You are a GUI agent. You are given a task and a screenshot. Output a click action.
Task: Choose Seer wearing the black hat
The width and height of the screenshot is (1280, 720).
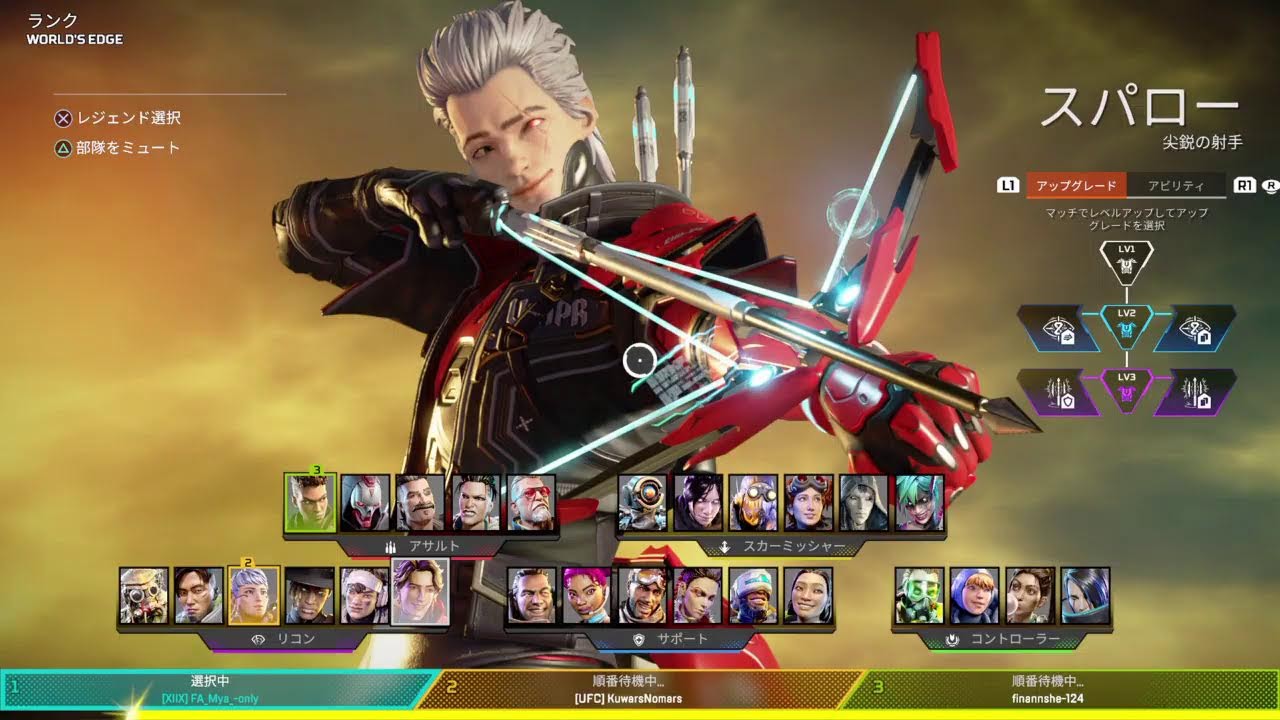click(309, 596)
